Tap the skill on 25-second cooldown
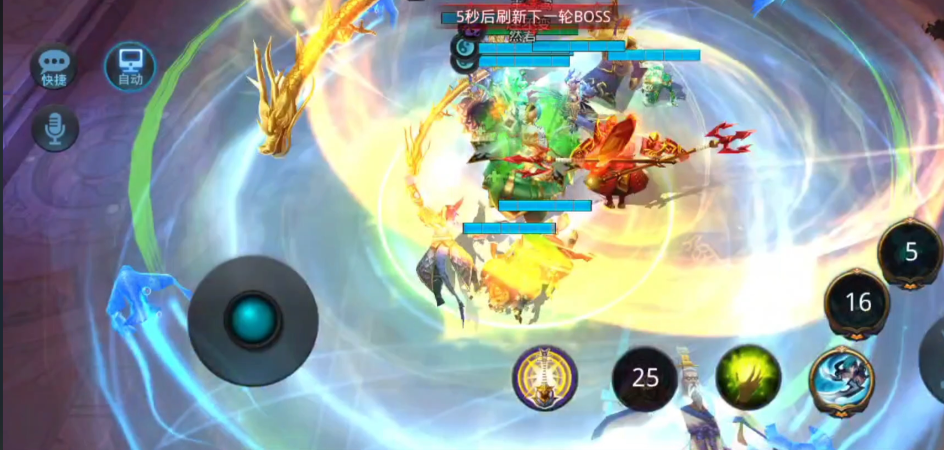944x450 pixels. (x=645, y=378)
